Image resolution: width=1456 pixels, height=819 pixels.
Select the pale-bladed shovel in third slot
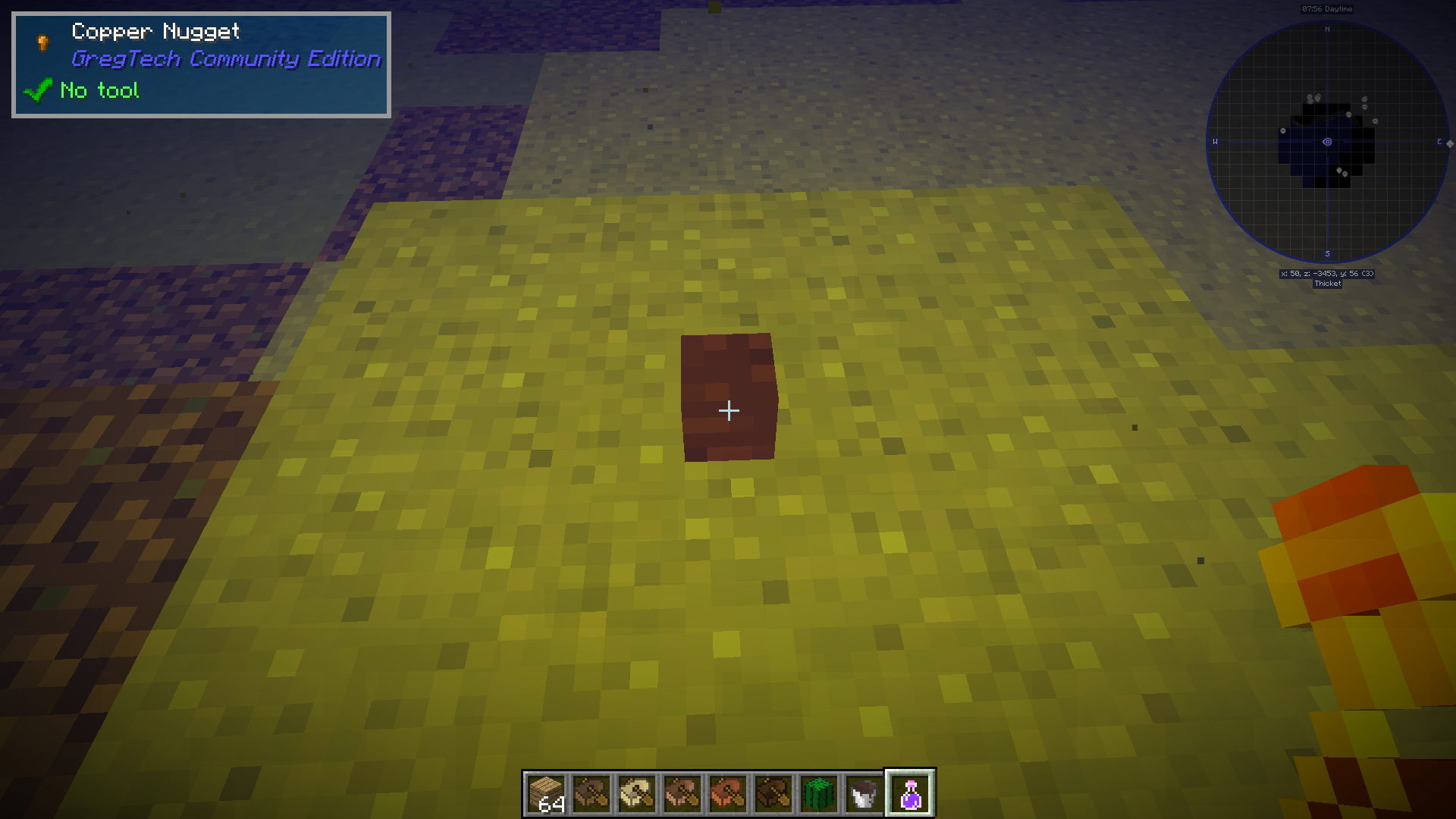point(637,792)
